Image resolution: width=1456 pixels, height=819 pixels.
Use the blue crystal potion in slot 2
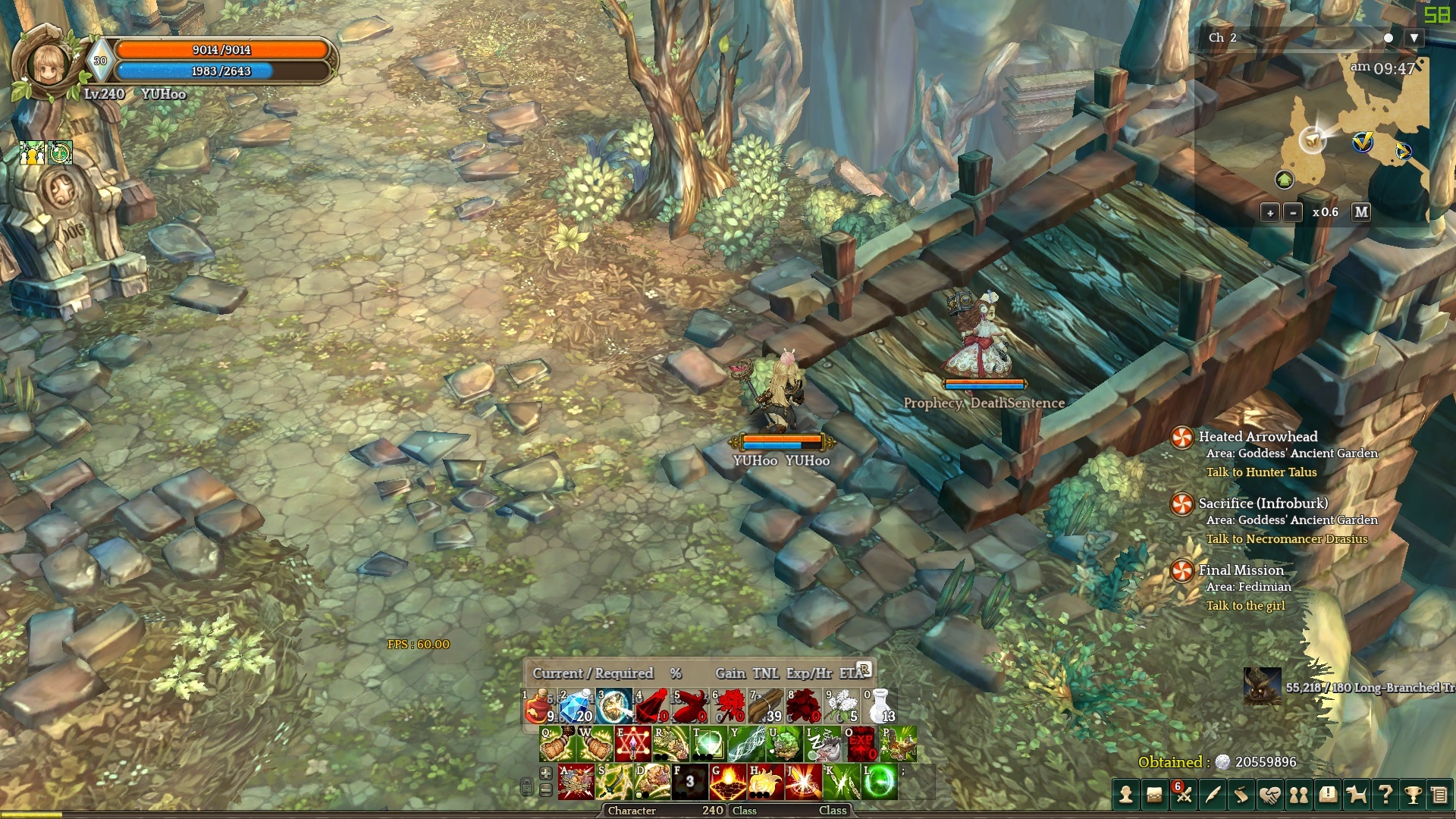[x=577, y=706]
